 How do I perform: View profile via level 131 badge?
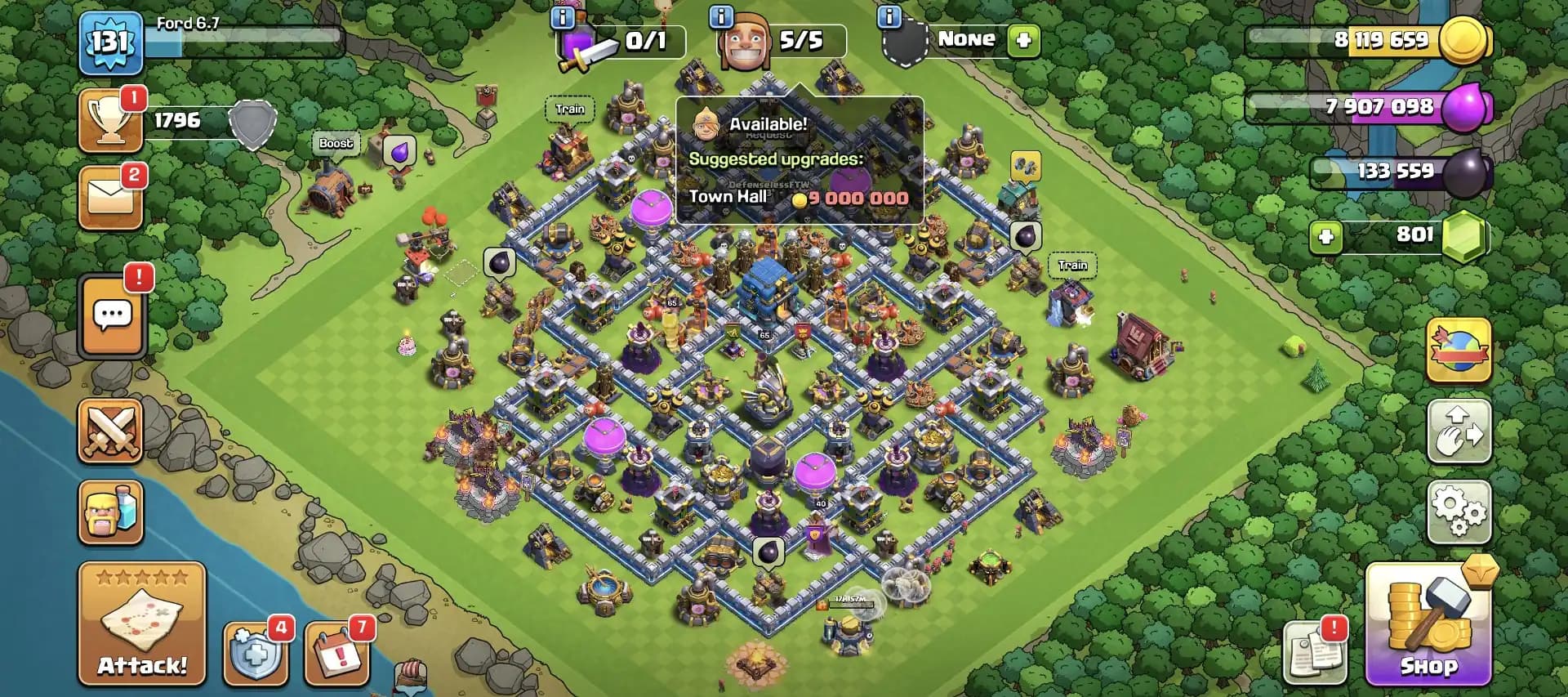[x=110, y=42]
